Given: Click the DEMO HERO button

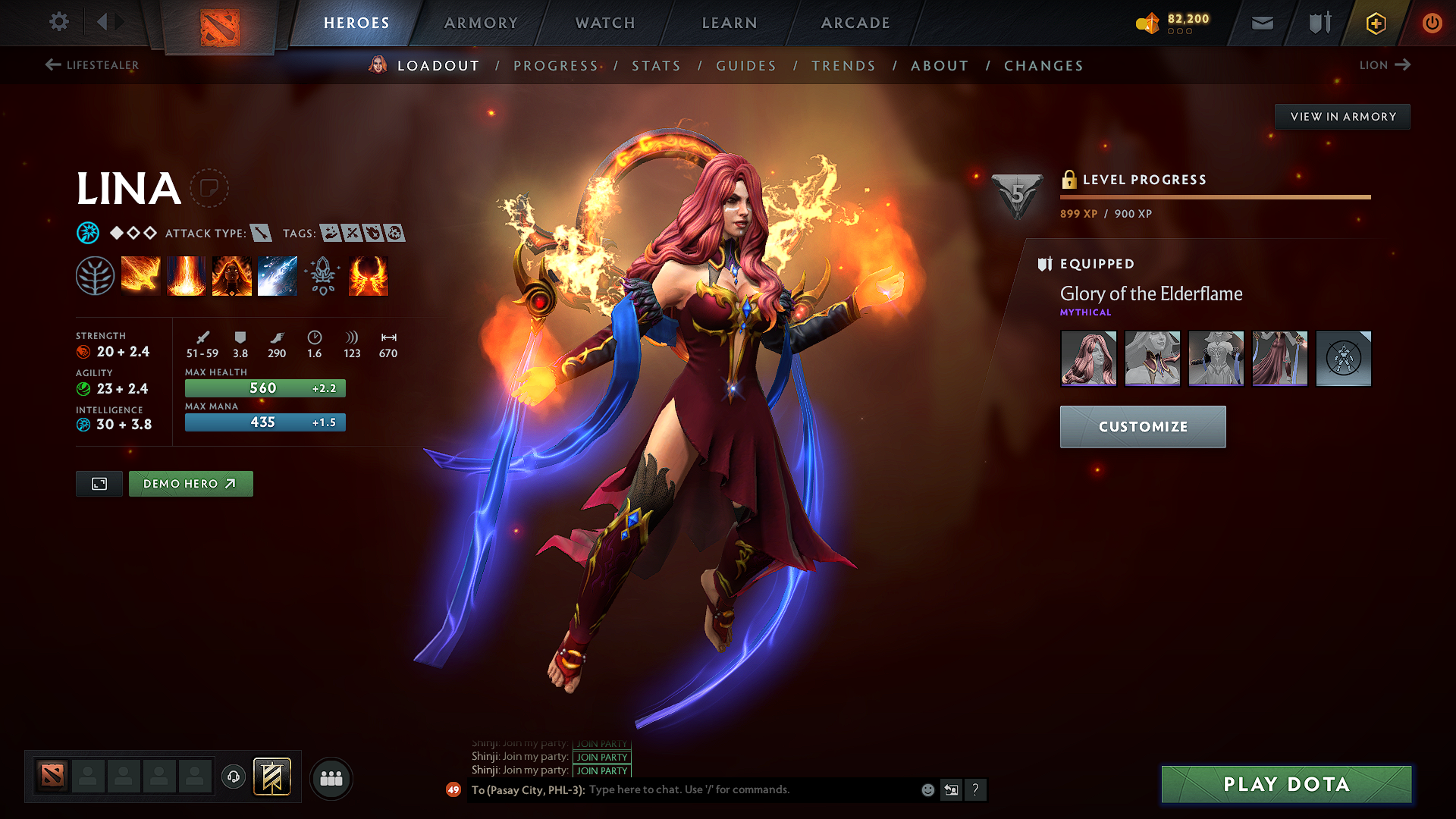Looking at the screenshot, I should (x=190, y=483).
